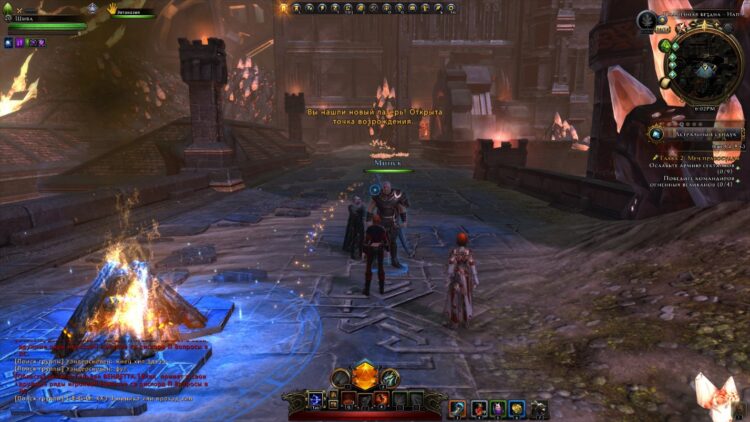Use the blue-framed gold item slot
Image resolution: width=750 pixels, height=422 pixels.
point(517,407)
